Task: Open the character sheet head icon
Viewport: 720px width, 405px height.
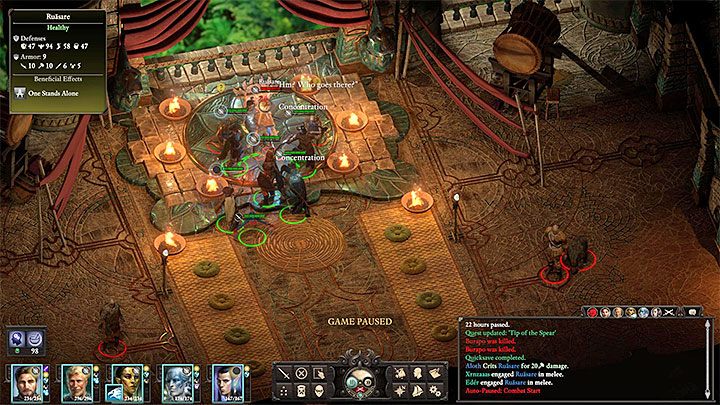Action: click(x=418, y=372)
